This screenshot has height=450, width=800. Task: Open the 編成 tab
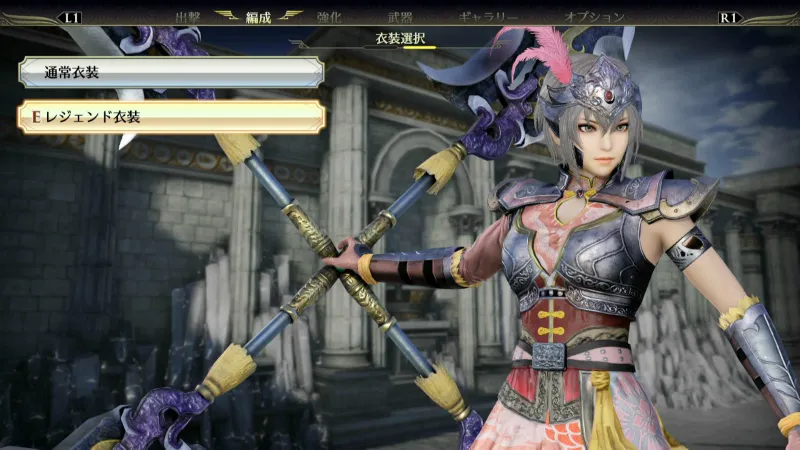pos(259,17)
